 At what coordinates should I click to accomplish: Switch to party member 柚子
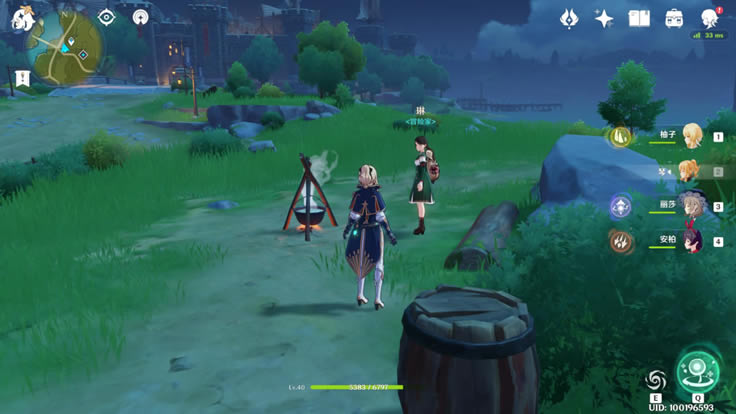[691, 136]
